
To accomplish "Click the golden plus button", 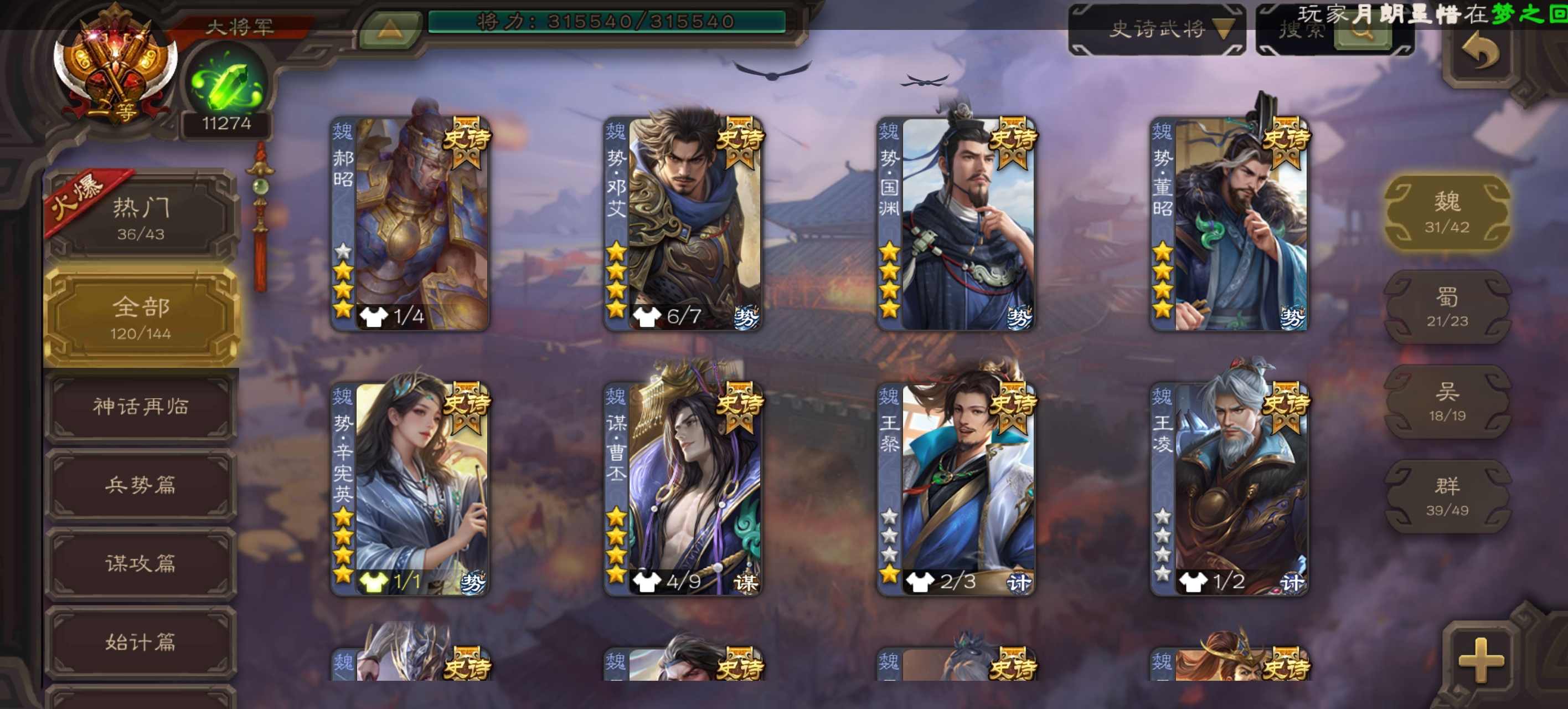I will tap(1481, 660).
